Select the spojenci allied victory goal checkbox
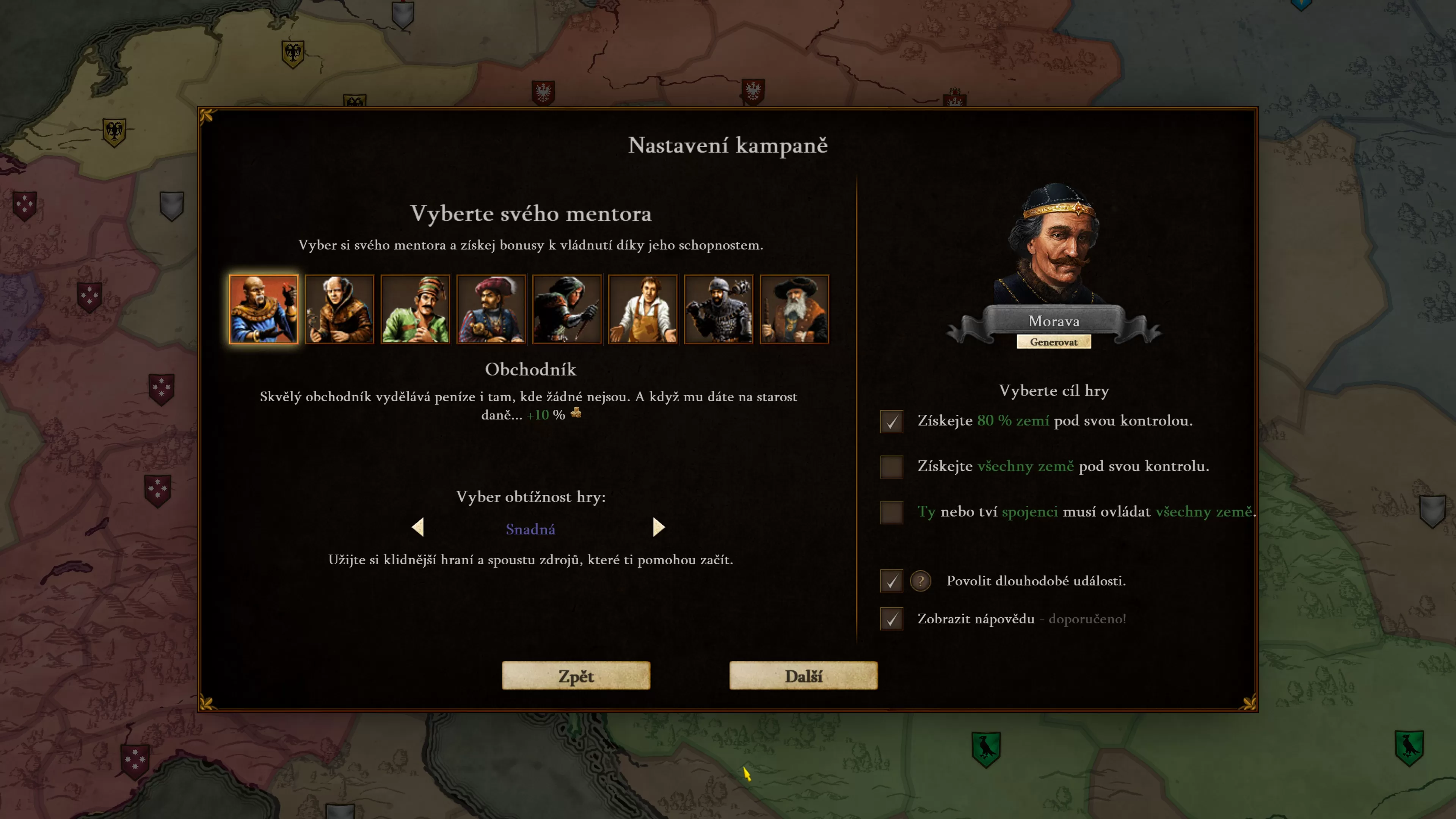The image size is (1456, 819). click(891, 512)
